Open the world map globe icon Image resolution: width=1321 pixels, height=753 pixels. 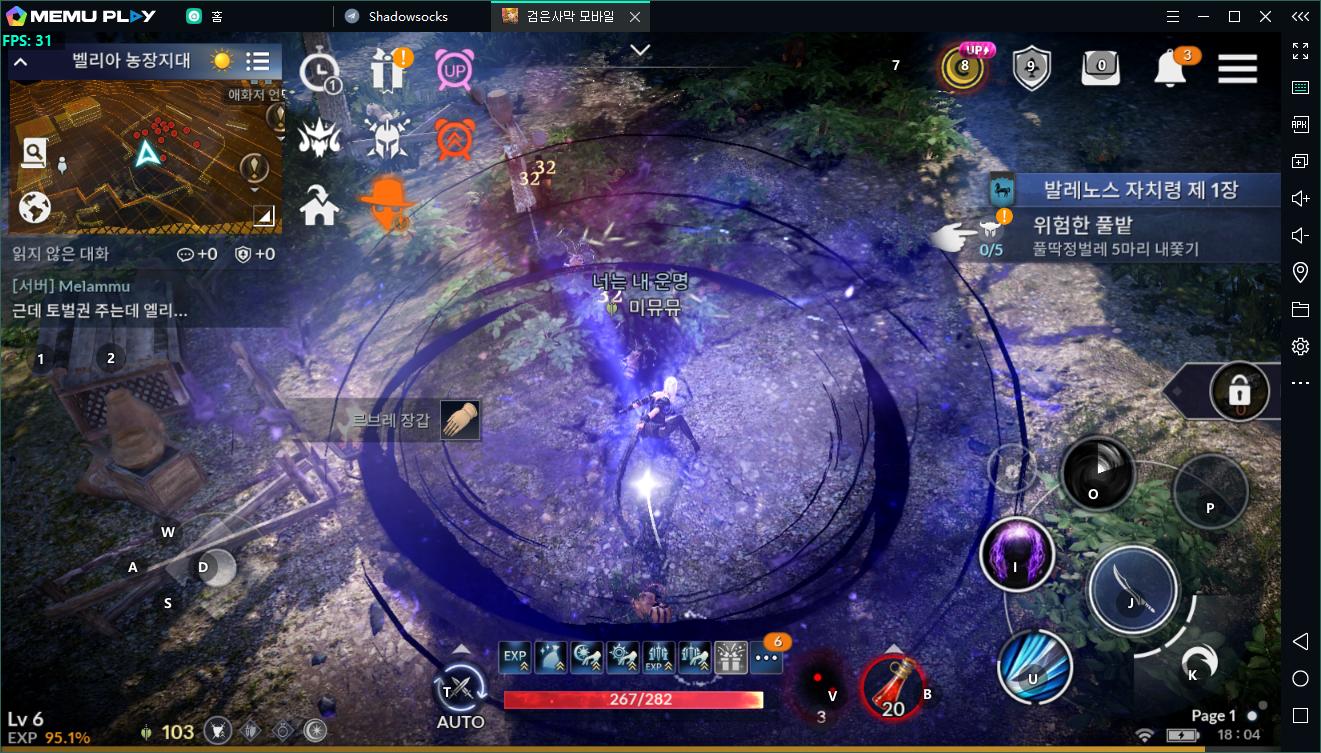pos(35,207)
